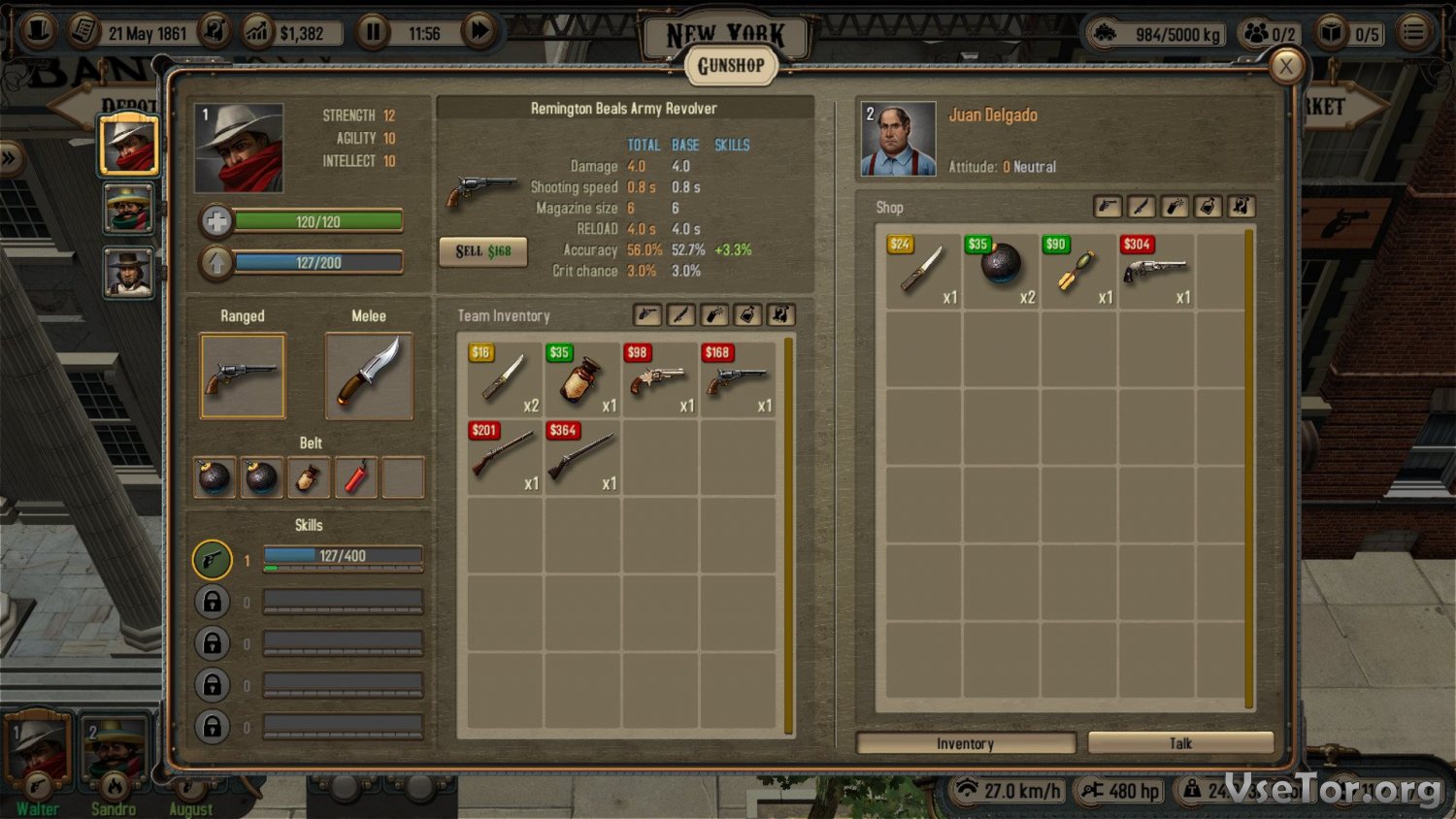Select the $364 rifle in team inventory
The height and width of the screenshot is (819, 1456).
[581, 456]
